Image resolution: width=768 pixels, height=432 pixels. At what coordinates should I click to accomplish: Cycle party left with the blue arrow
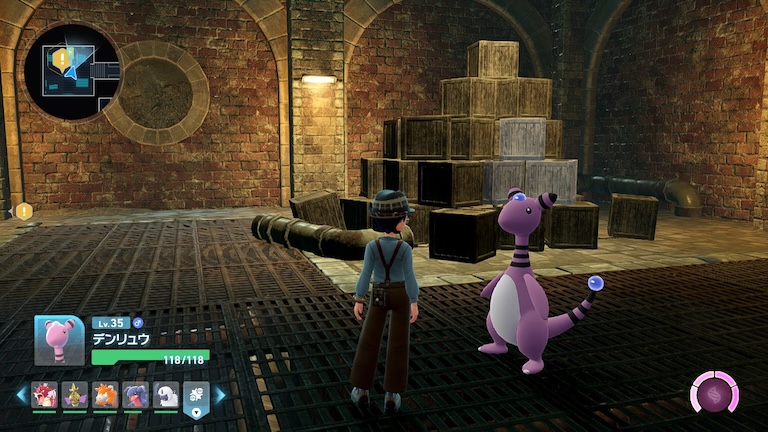21,395
